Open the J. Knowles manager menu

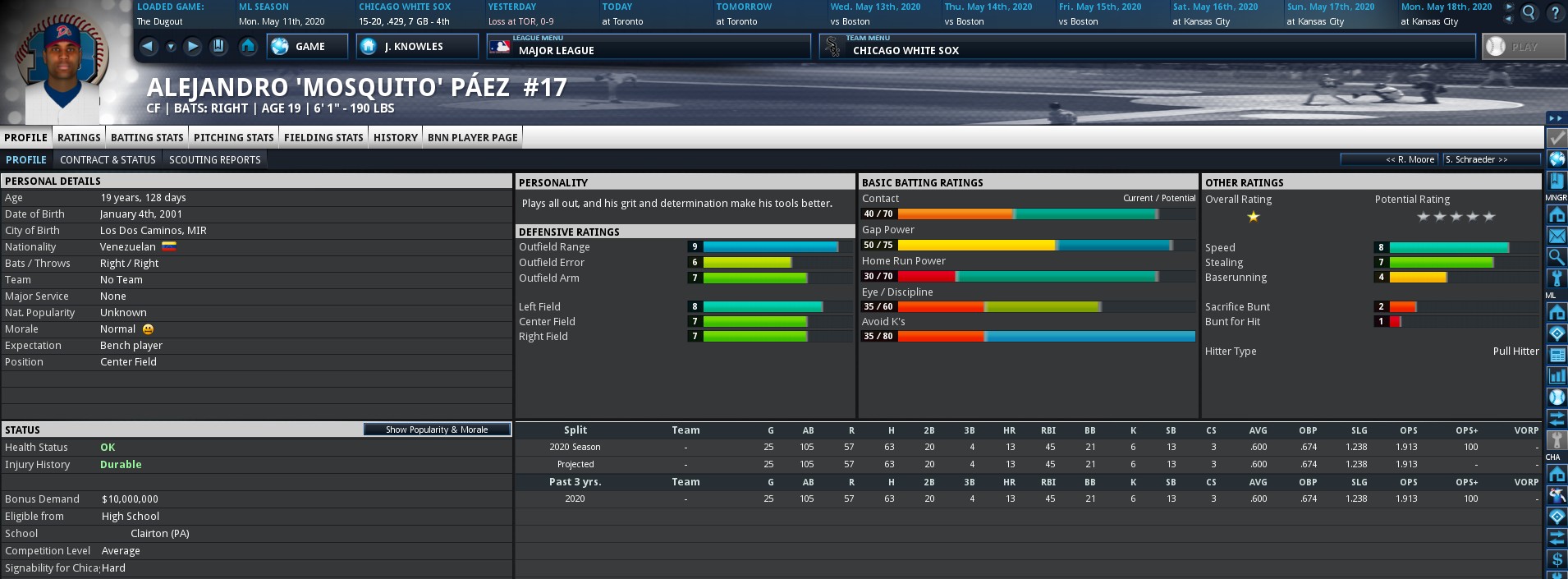417,47
